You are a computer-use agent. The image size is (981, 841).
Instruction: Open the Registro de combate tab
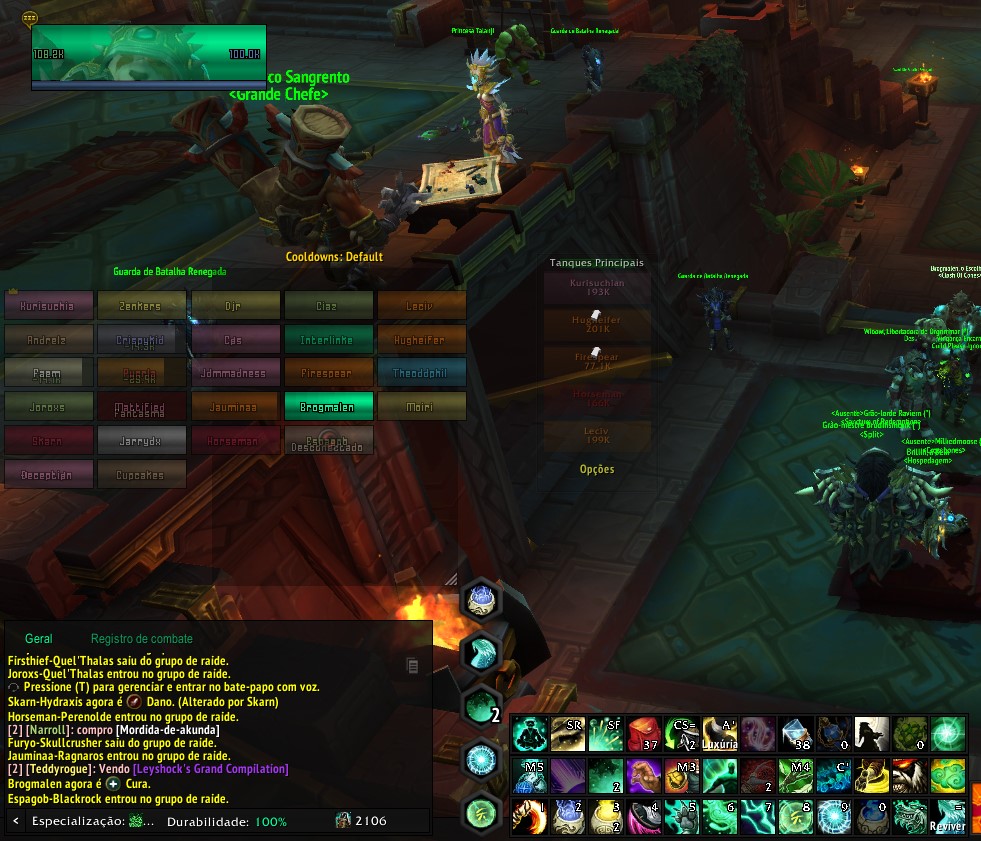141,638
